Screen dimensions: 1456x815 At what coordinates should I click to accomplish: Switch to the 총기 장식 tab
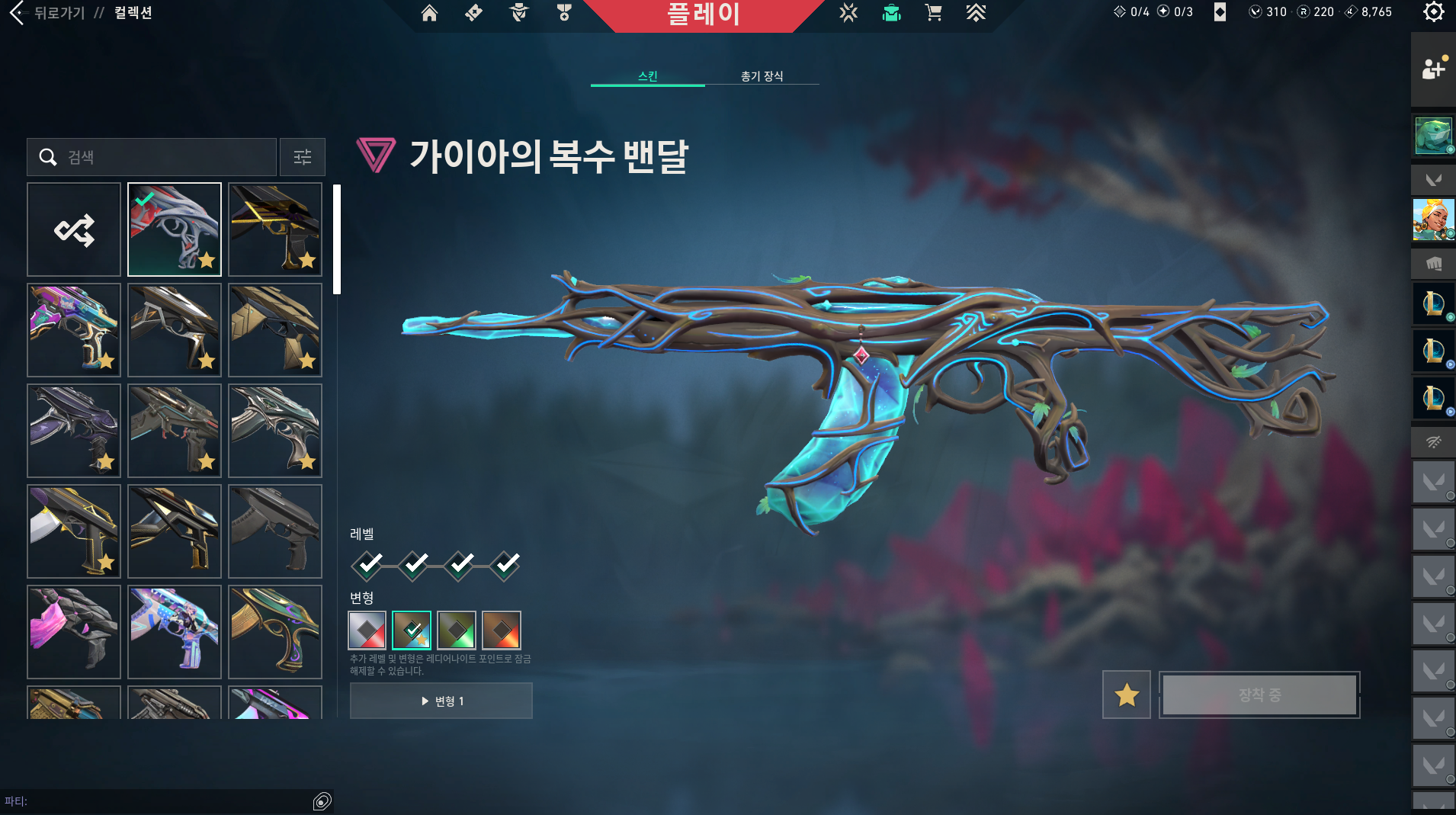(762, 76)
